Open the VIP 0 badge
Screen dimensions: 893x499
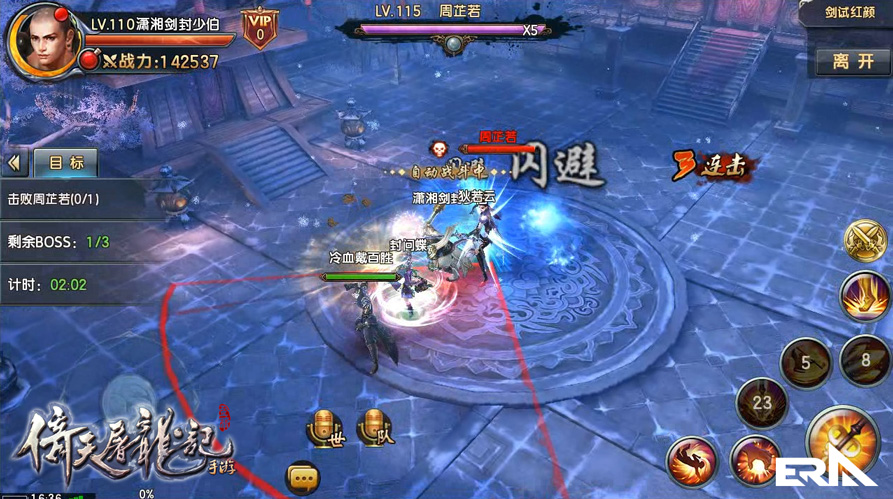click(x=259, y=28)
